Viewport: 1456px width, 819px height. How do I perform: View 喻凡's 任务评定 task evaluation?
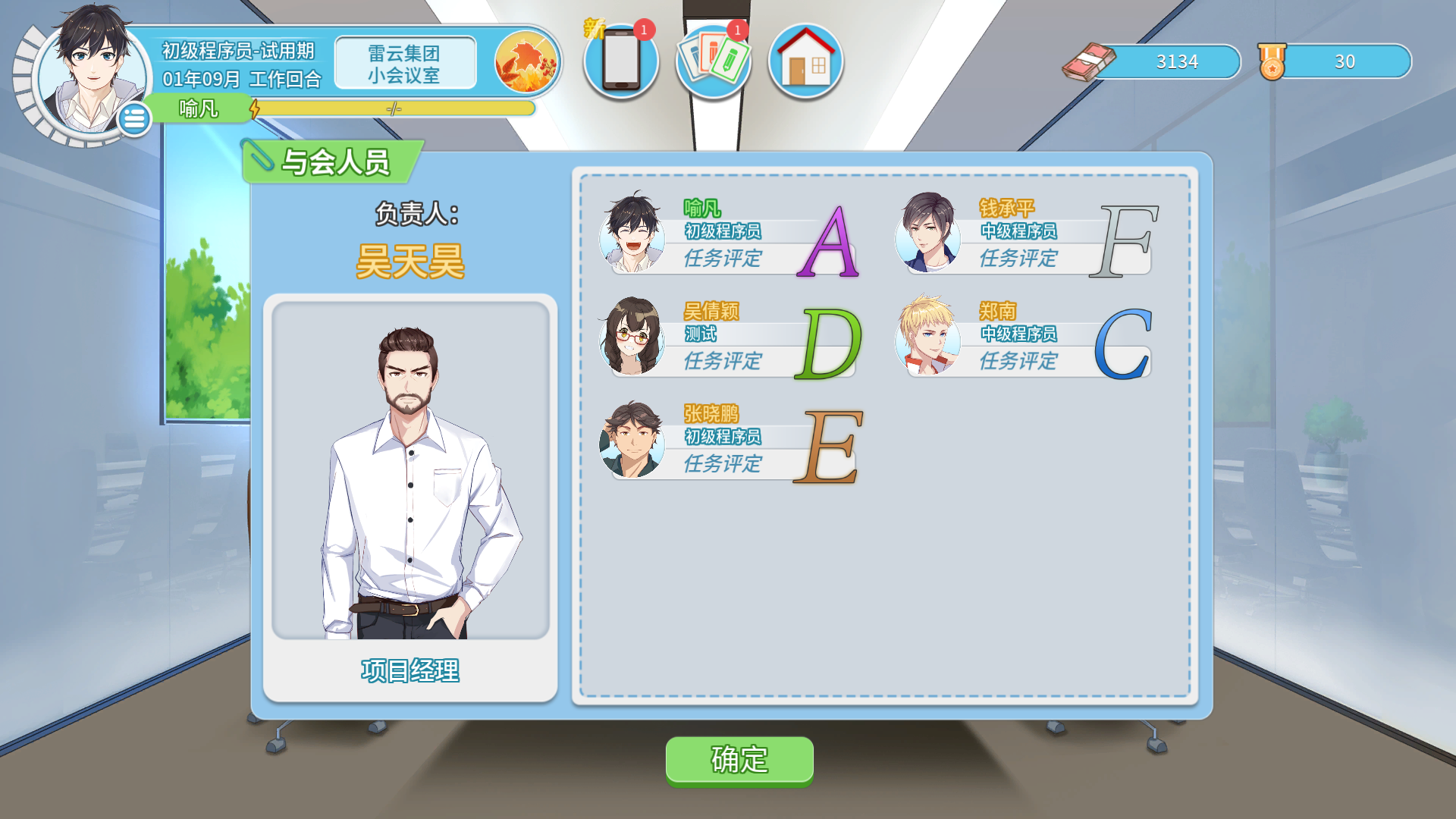tap(724, 258)
